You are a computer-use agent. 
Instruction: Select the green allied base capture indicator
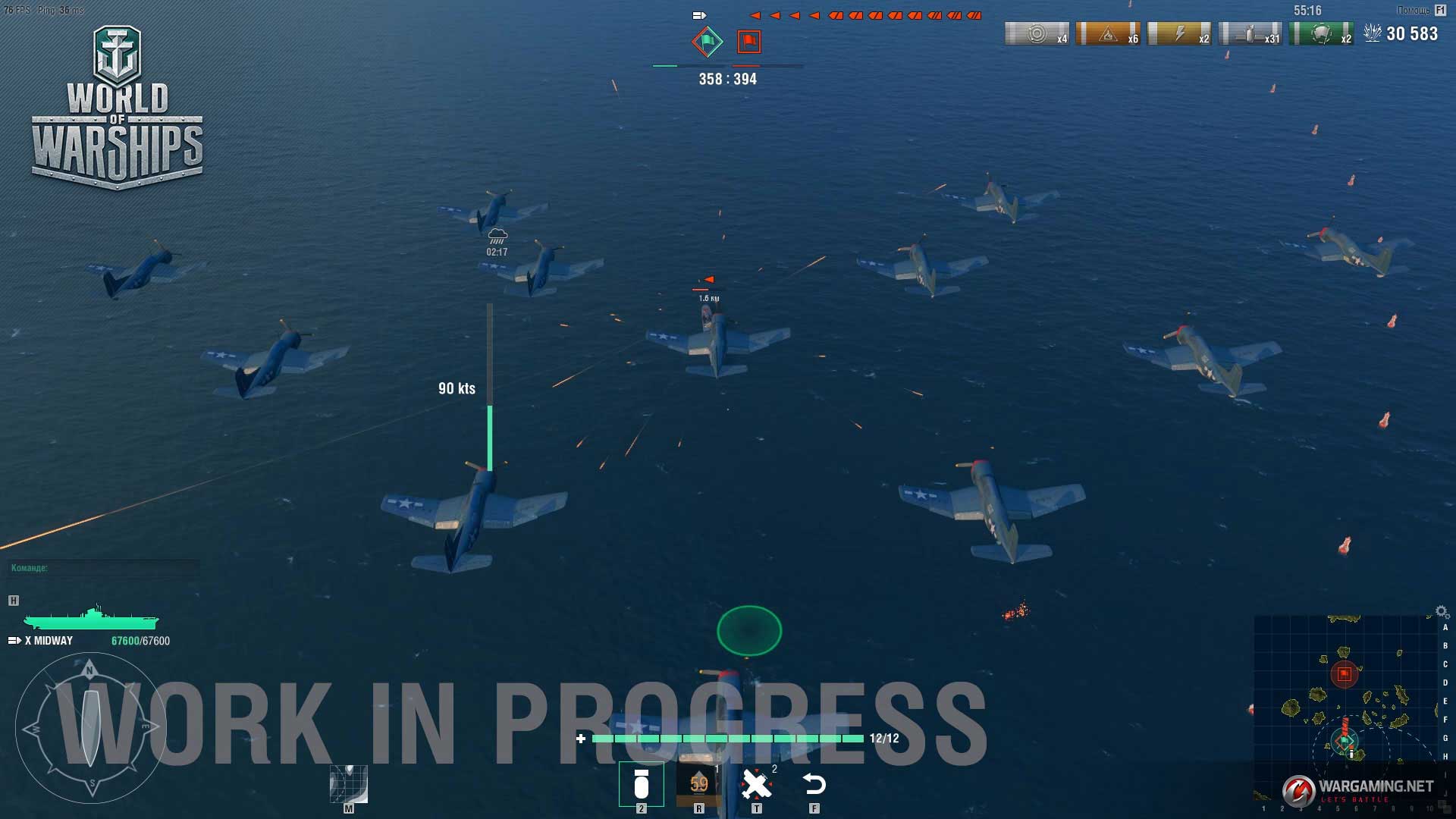[x=707, y=42]
